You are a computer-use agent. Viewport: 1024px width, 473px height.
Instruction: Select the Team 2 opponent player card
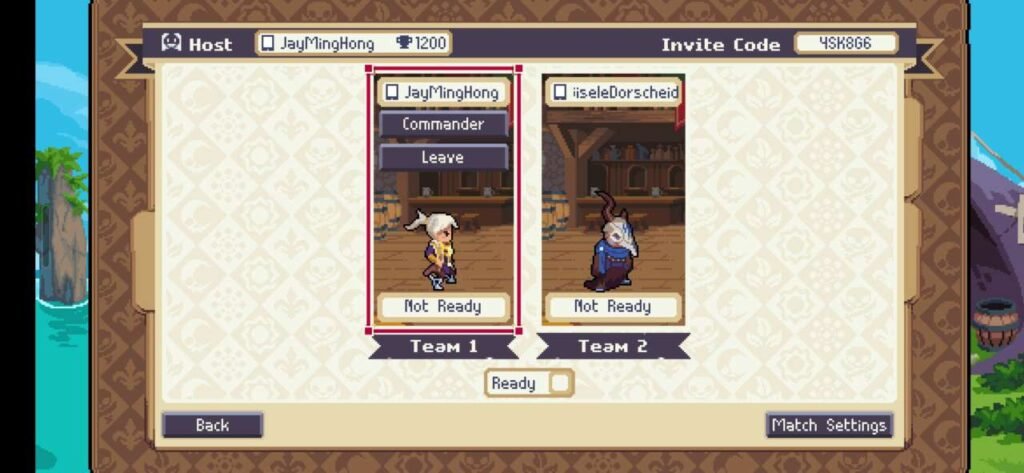coord(613,230)
